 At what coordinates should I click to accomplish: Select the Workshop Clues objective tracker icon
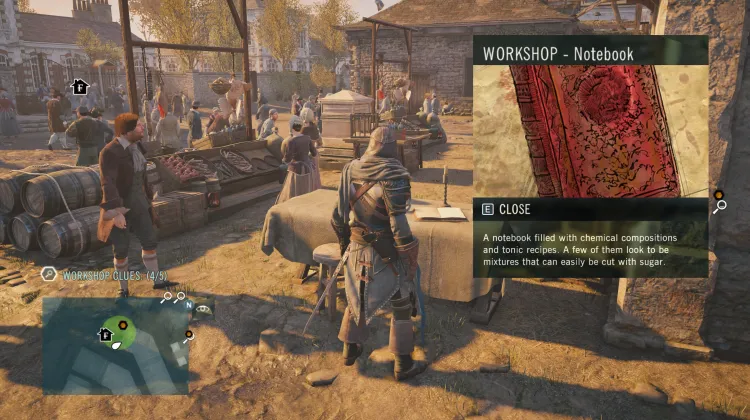(x=48, y=274)
